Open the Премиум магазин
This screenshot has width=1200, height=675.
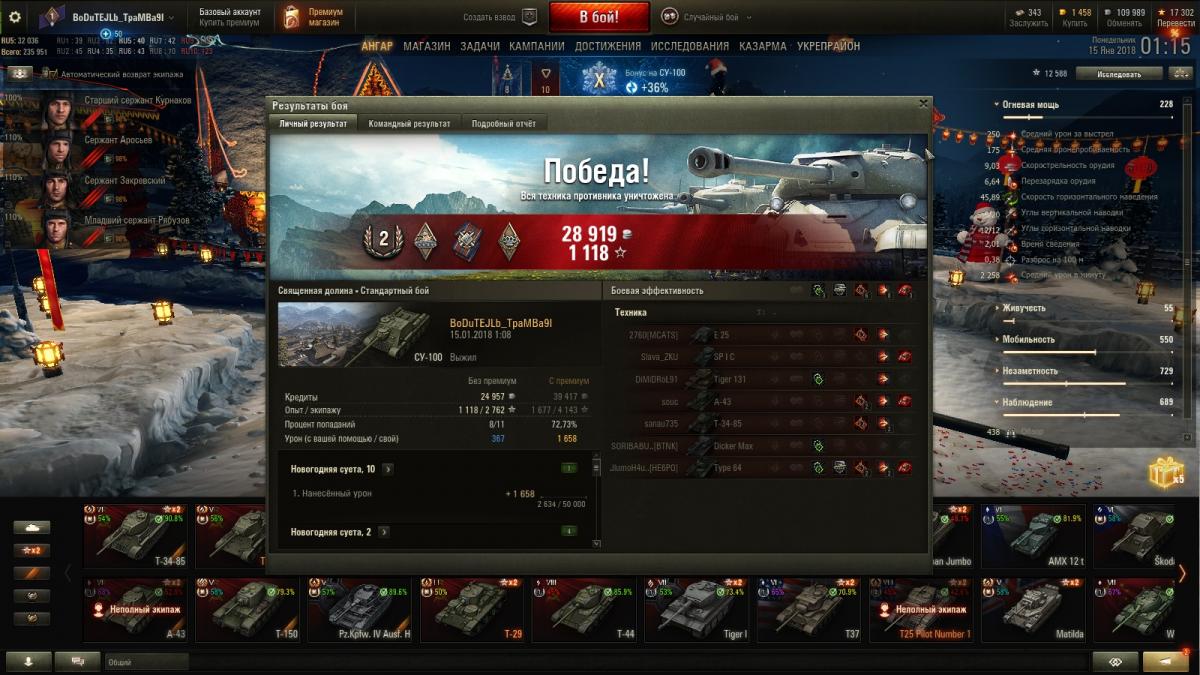tap(314, 17)
